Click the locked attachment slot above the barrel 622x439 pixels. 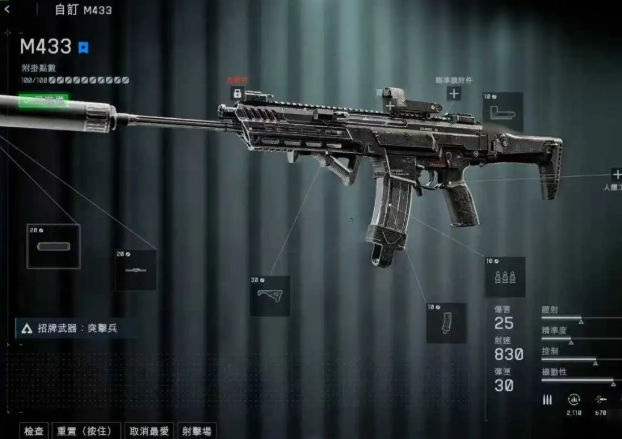click(x=237, y=93)
